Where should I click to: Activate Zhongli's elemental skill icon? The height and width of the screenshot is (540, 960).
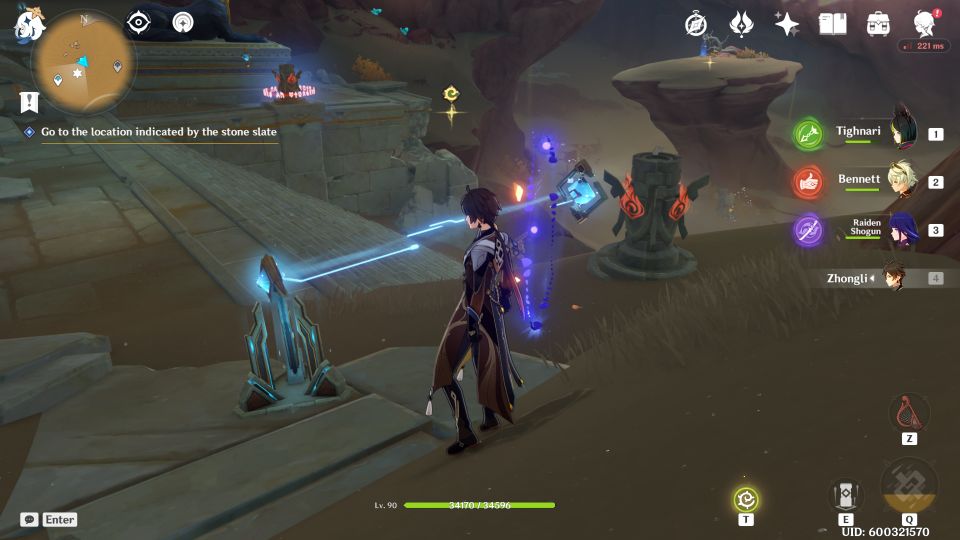click(846, 495)
